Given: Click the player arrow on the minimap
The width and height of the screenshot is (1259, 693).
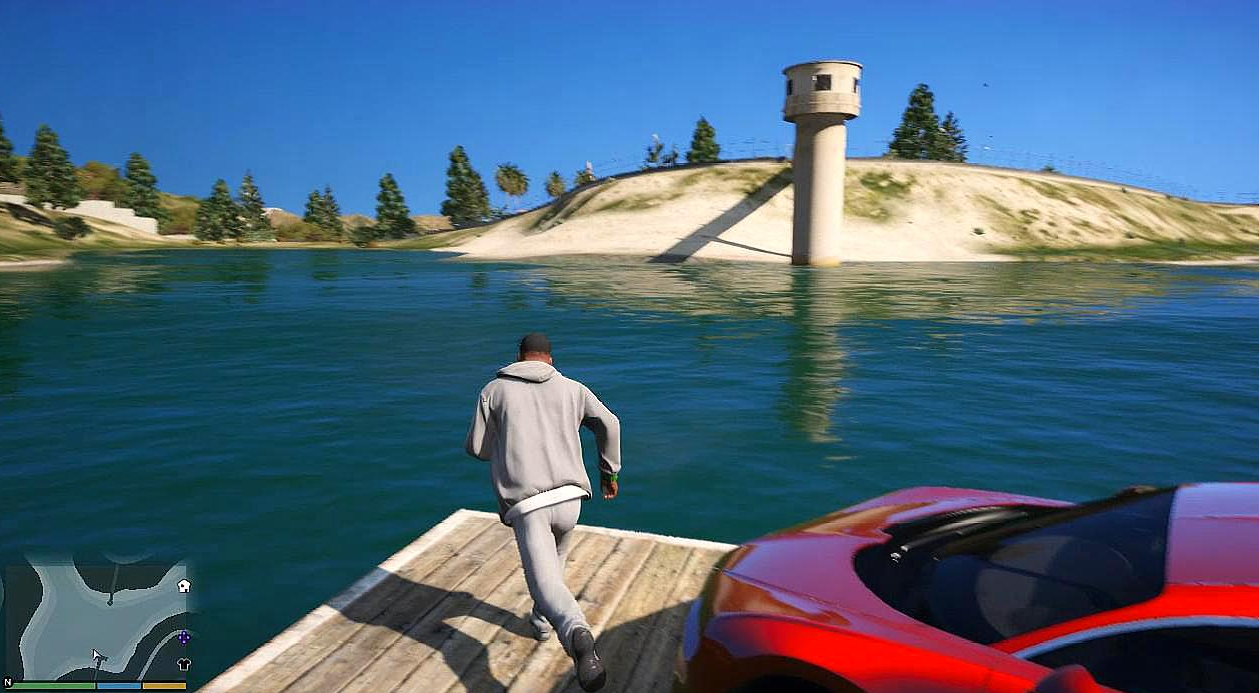Looking at the screenshot, I should (98, 656).
